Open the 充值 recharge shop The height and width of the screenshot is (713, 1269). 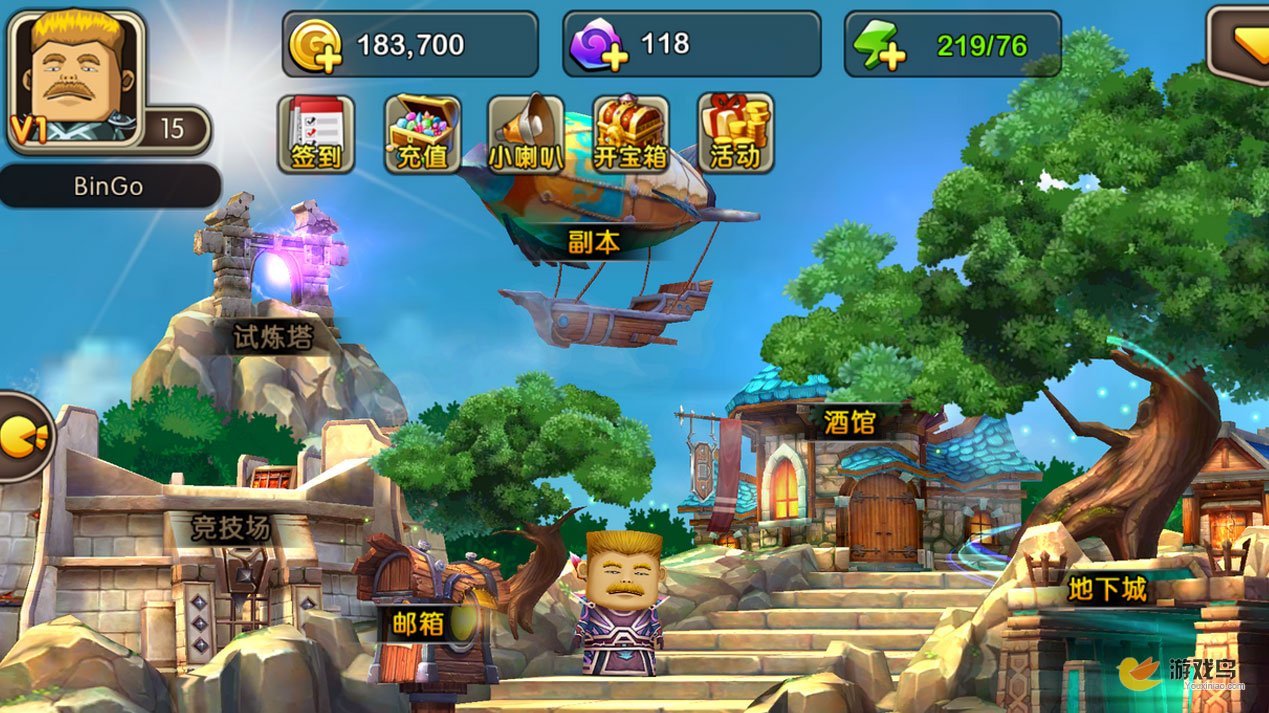click(x=422, y=133)
